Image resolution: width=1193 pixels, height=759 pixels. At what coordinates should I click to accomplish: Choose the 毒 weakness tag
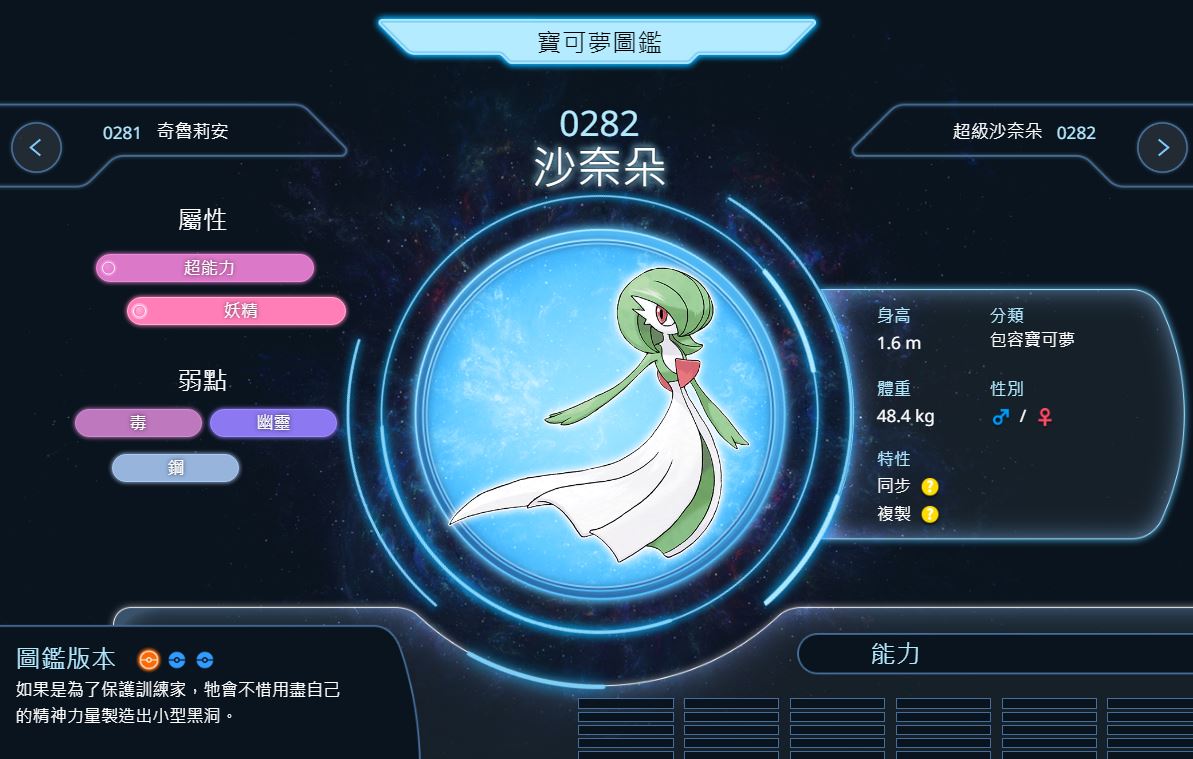click(138, 423)
